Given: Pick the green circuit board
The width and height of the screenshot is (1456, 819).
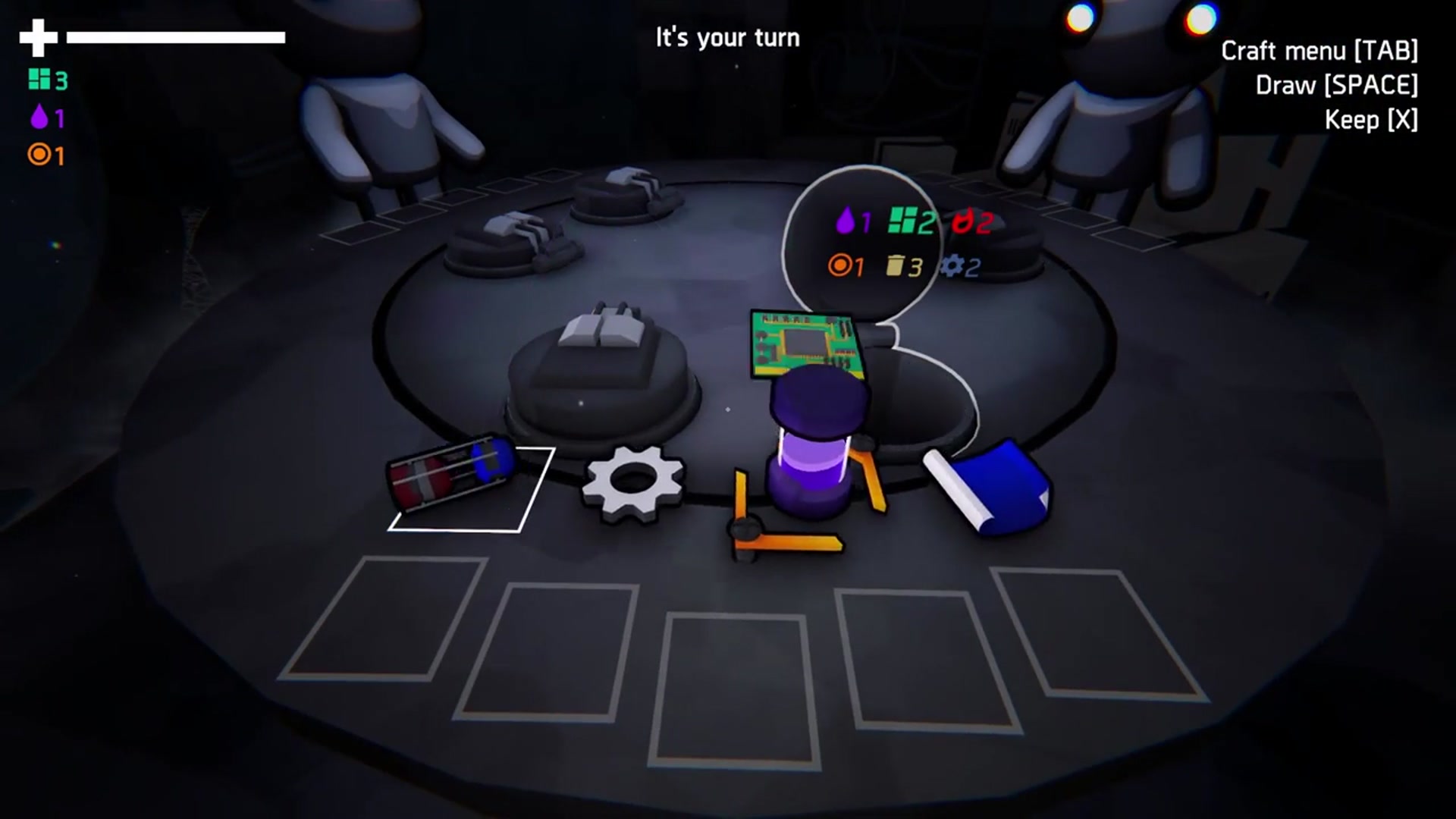Looking at the screenshot, I should click(804, 341).
